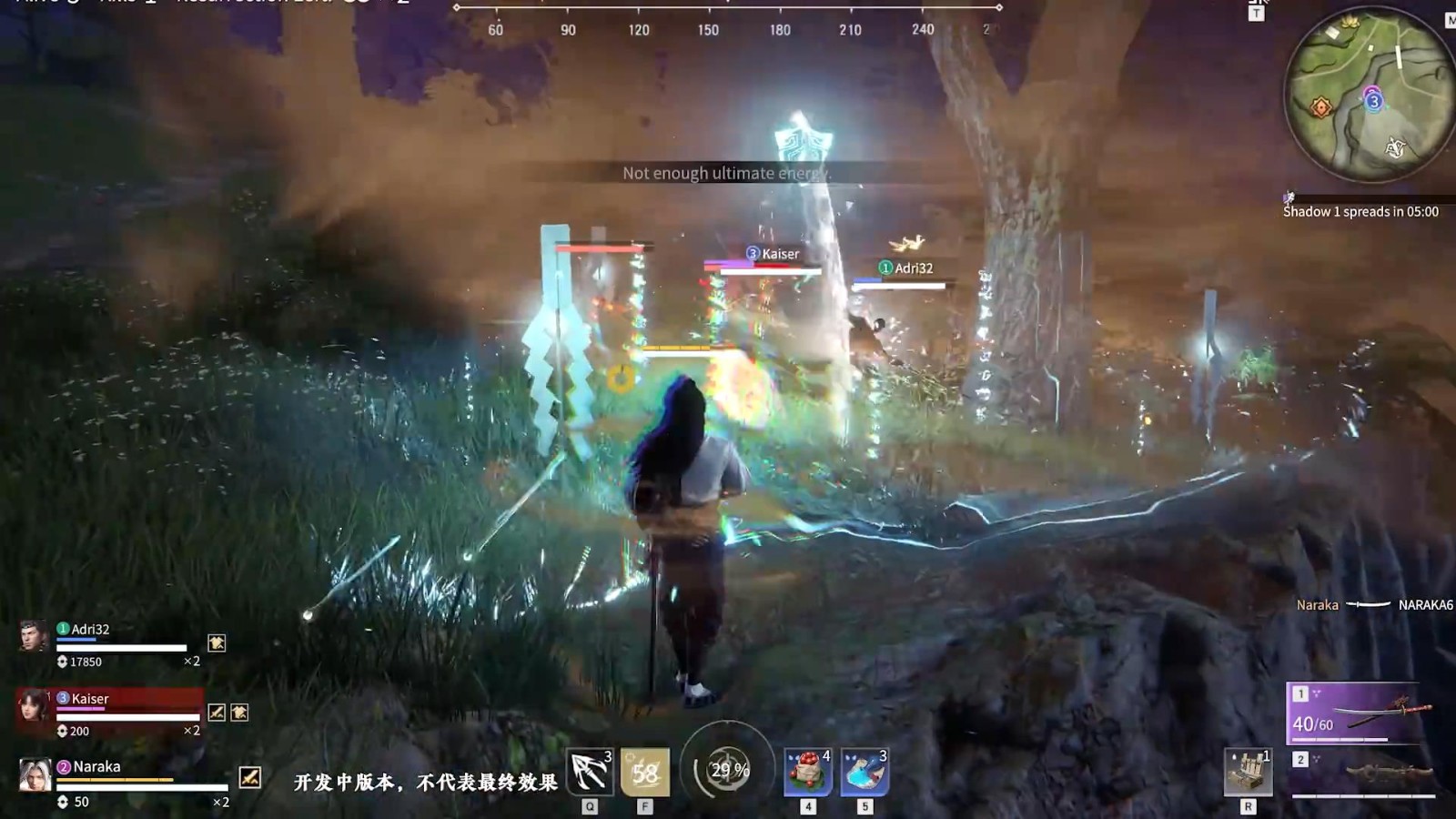Click the armor icon on Kaiser's row
The width and height of the screenshot is (1456, 819).
click(238, 713)
